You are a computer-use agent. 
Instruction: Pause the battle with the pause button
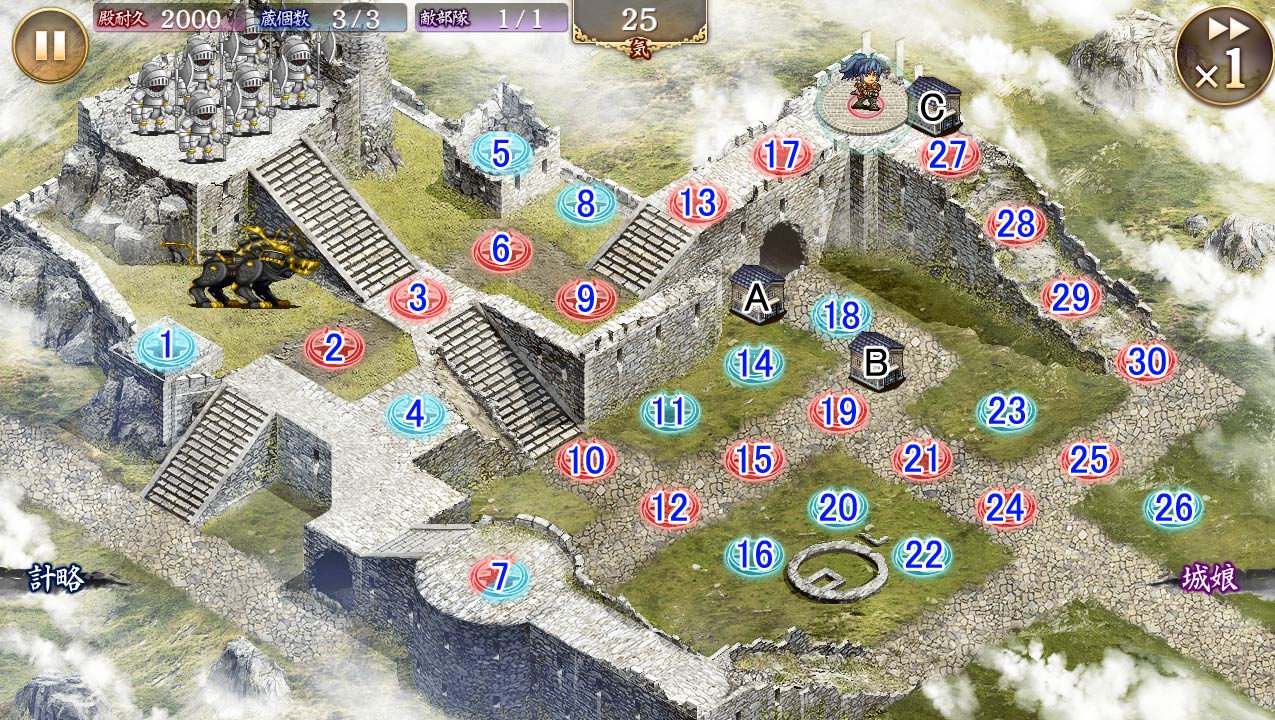50,45
